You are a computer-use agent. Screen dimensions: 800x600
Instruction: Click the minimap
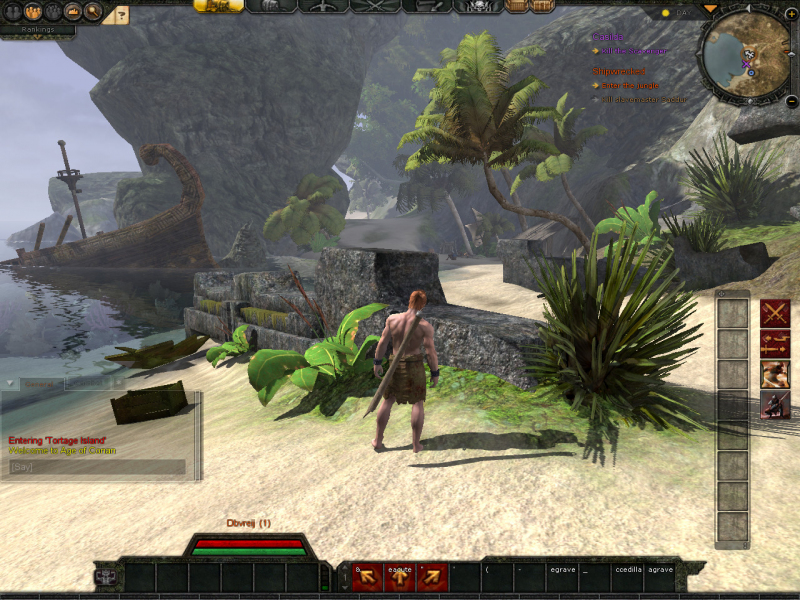[x=744, y=56]
